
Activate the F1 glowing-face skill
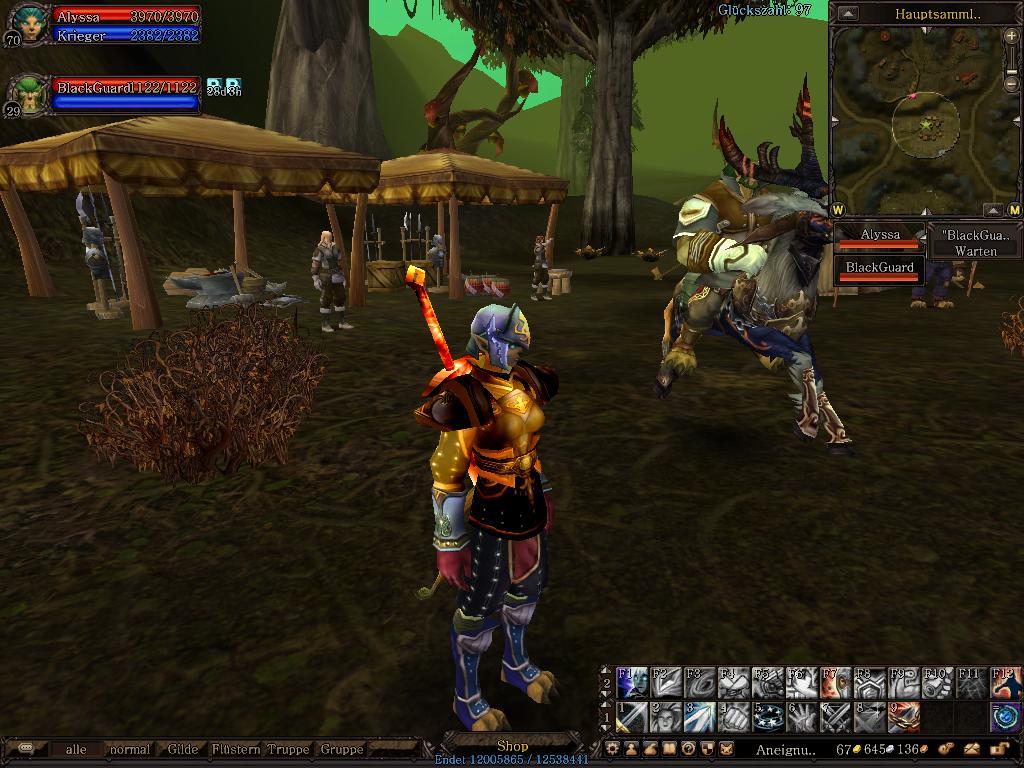(632, 684)
